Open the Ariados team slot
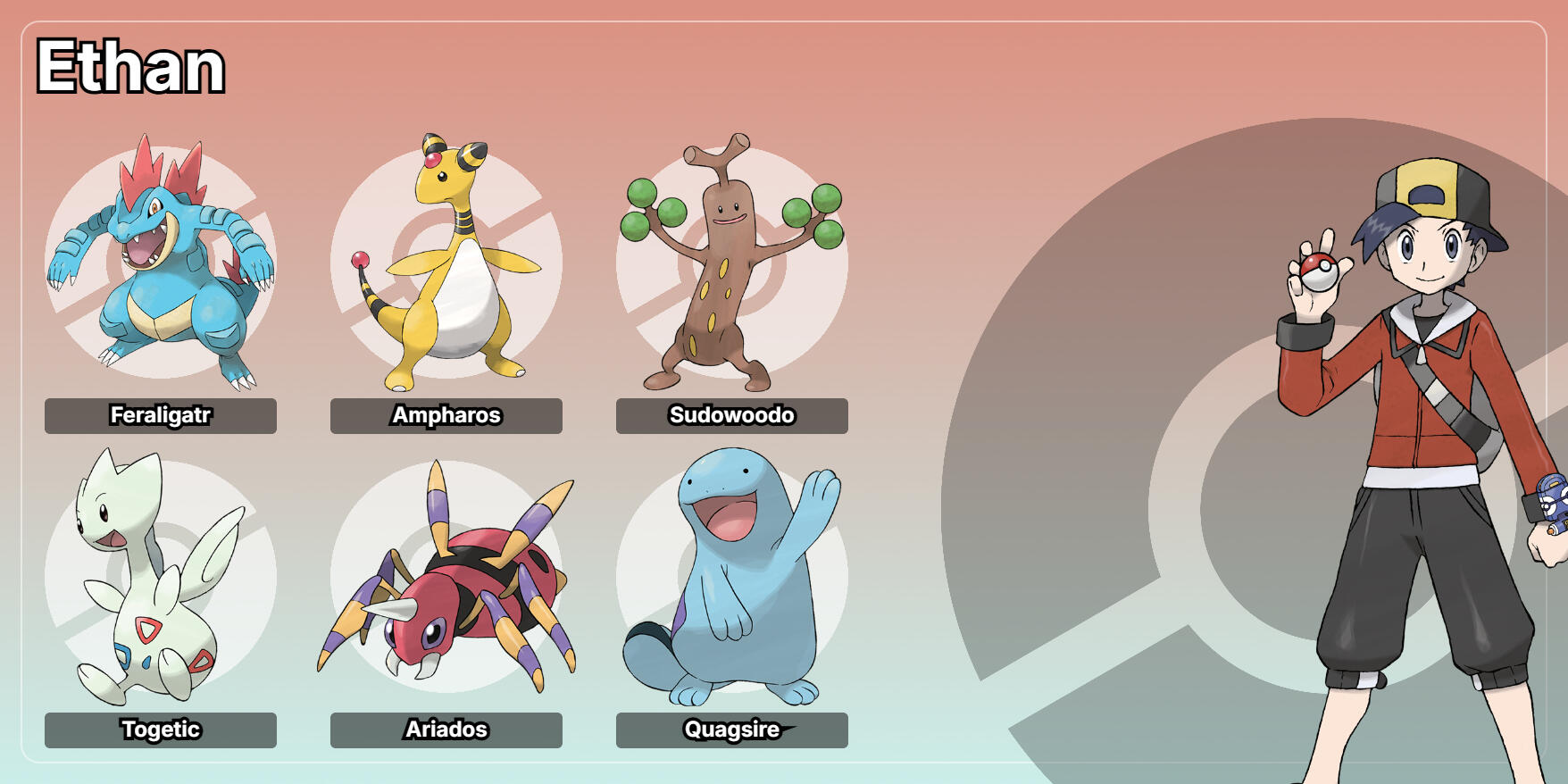 tap(446, 578)
